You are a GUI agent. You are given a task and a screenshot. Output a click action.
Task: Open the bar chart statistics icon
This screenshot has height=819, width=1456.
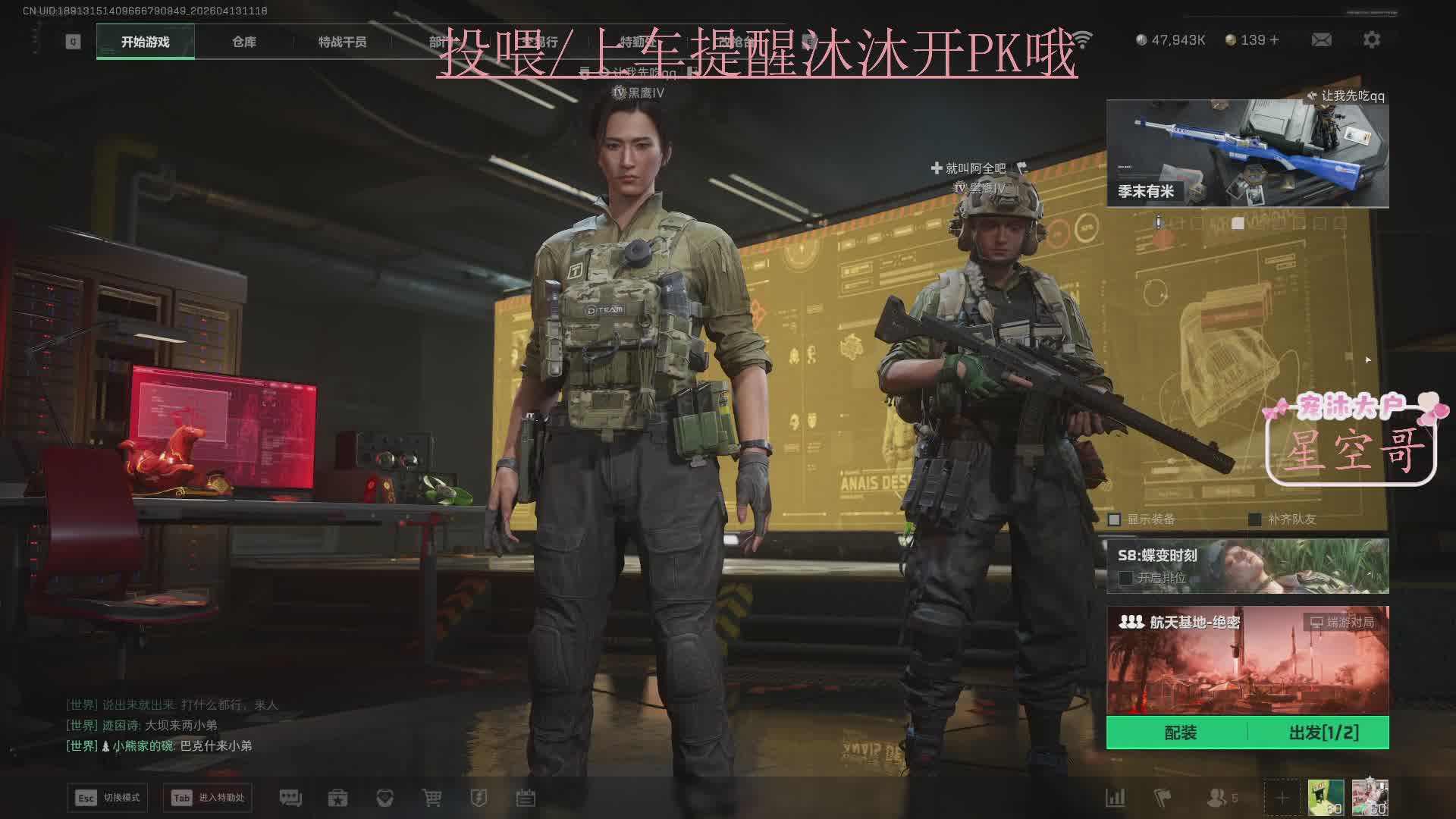pos(1115,798)
